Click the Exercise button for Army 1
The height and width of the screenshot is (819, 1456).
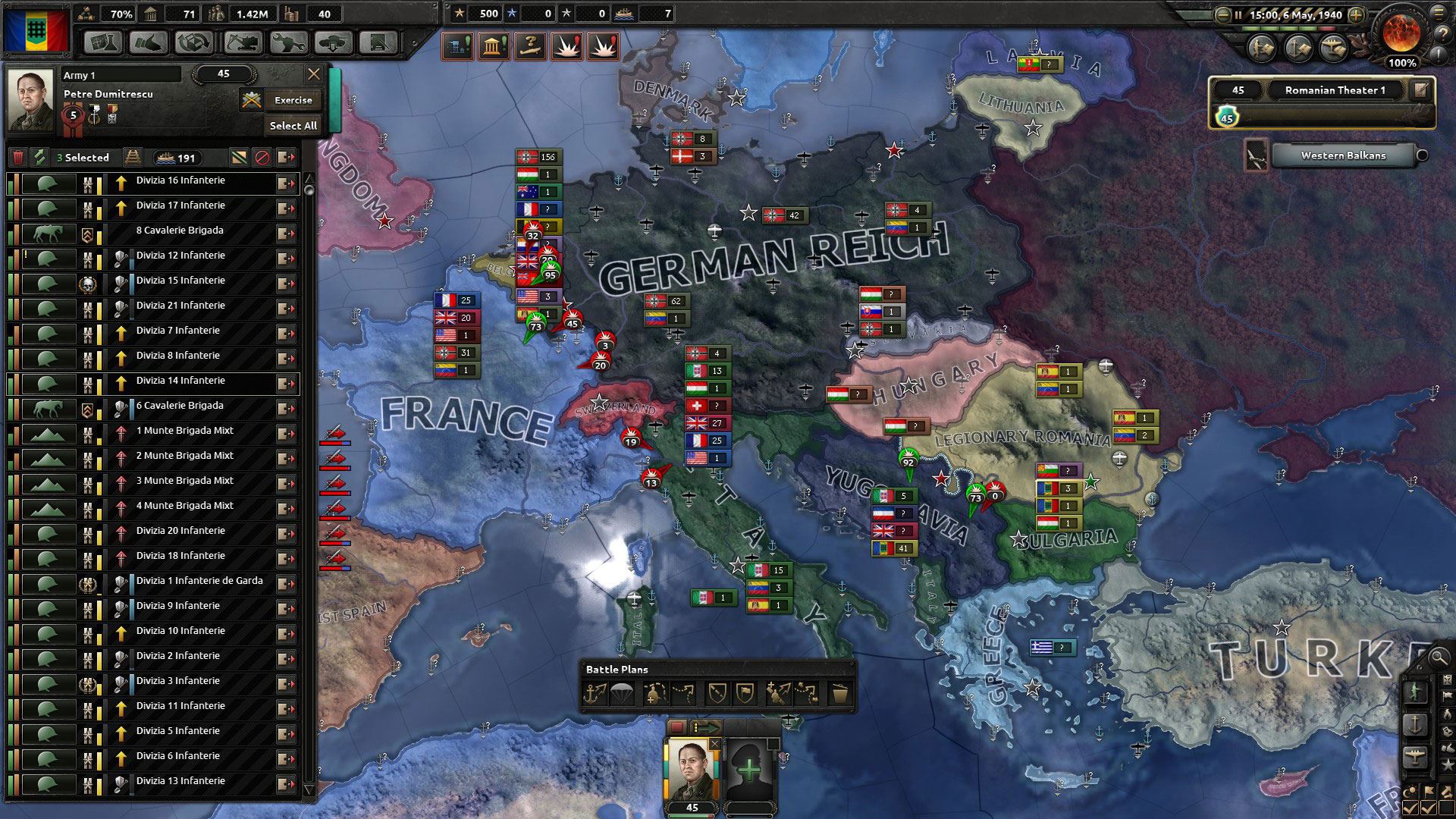(x=293, y=100)
